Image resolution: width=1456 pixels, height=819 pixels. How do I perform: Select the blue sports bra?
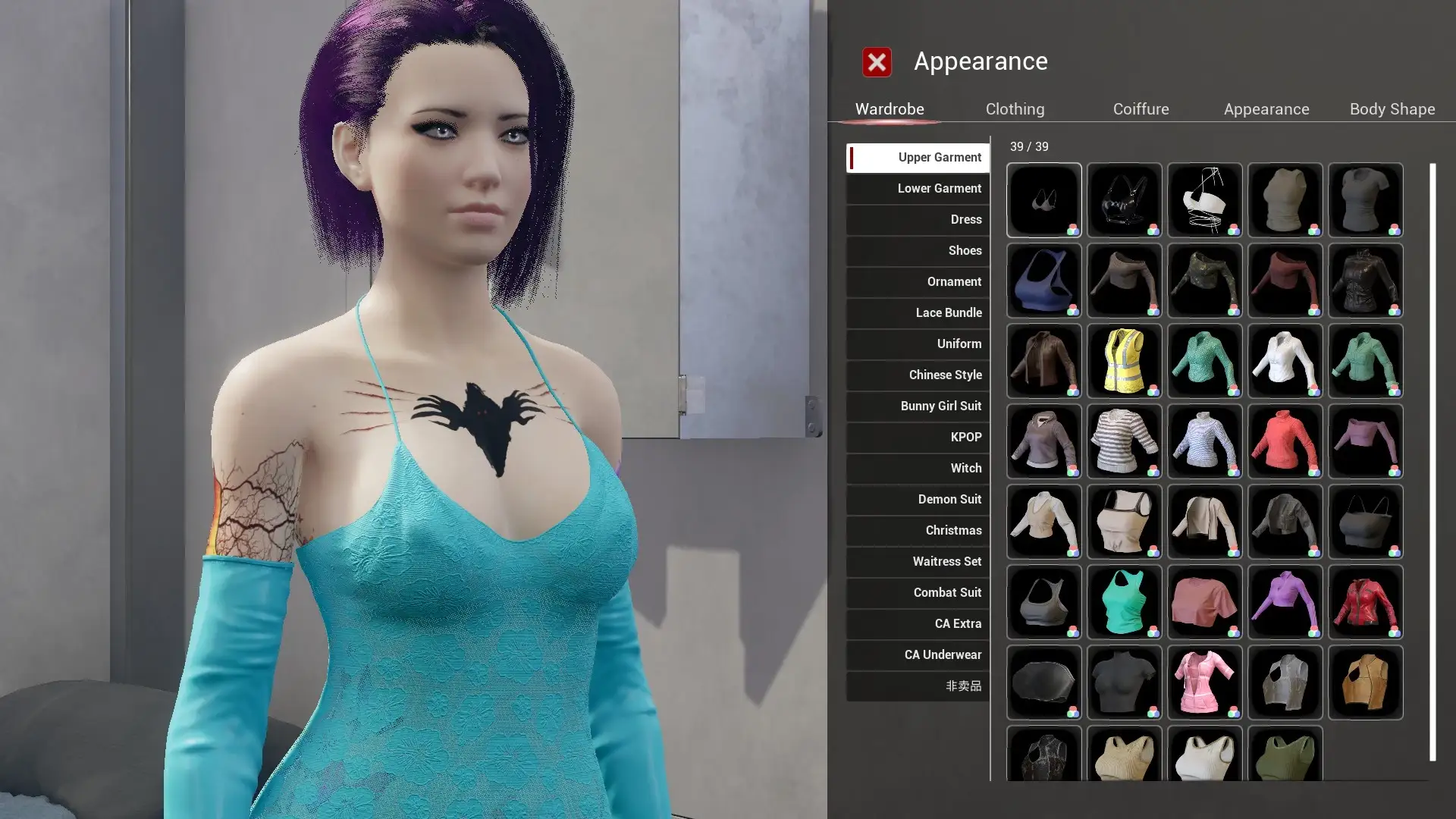pyautogui.click(x=1043, y=281)
